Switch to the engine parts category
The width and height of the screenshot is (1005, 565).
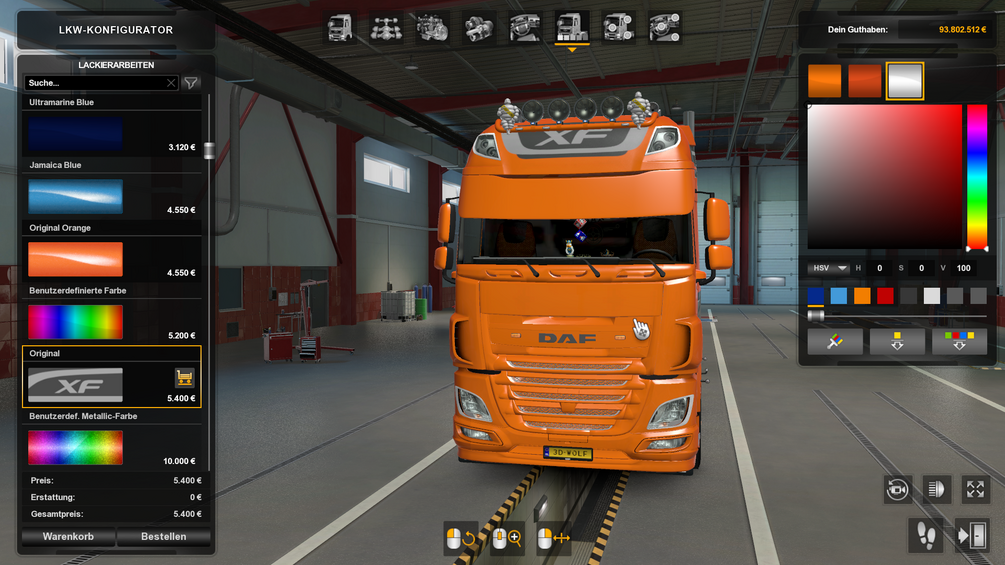[433, 28]
